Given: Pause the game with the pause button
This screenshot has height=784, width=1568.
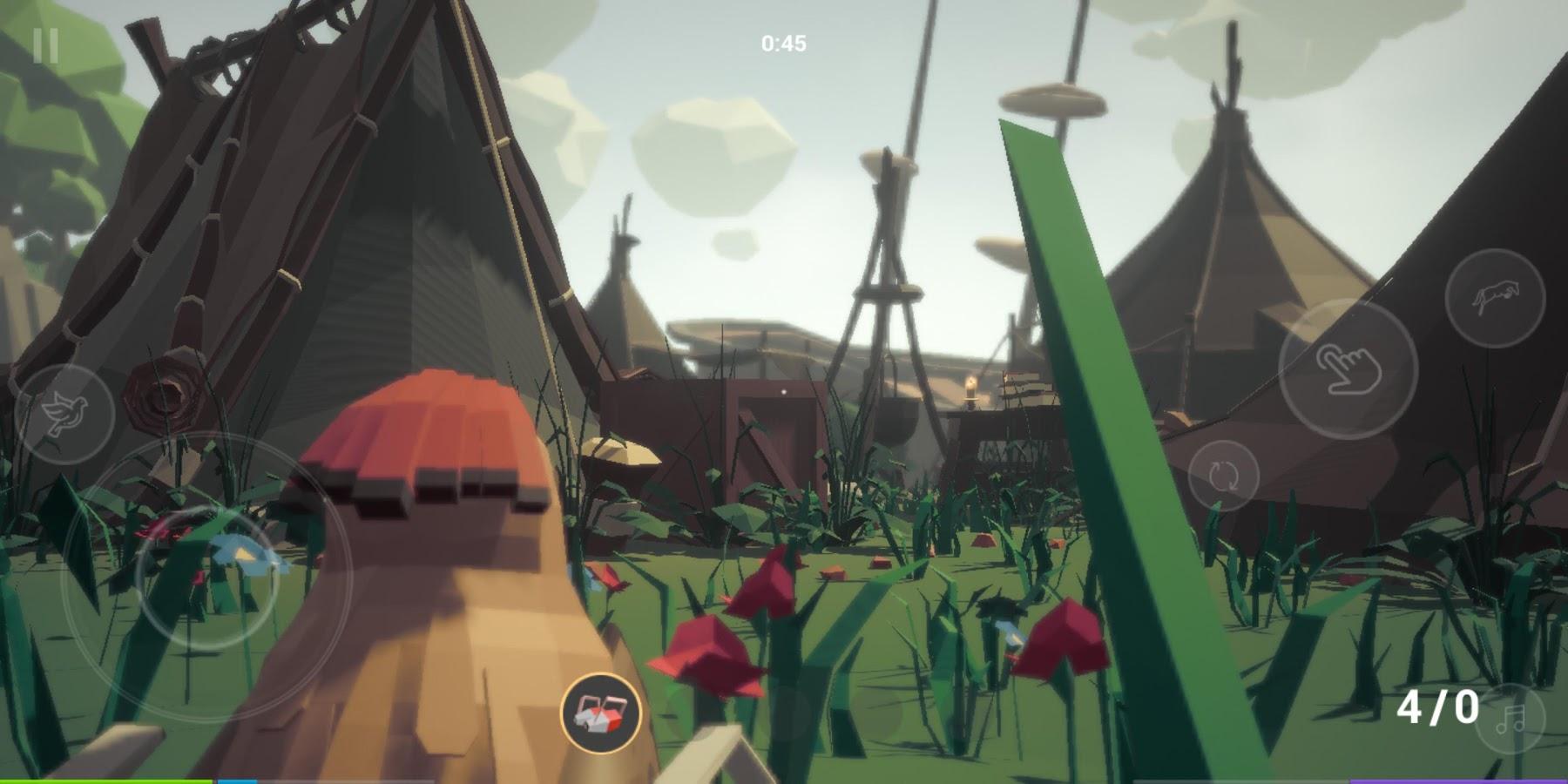Looking at the screenshot, I should point(45,45).
